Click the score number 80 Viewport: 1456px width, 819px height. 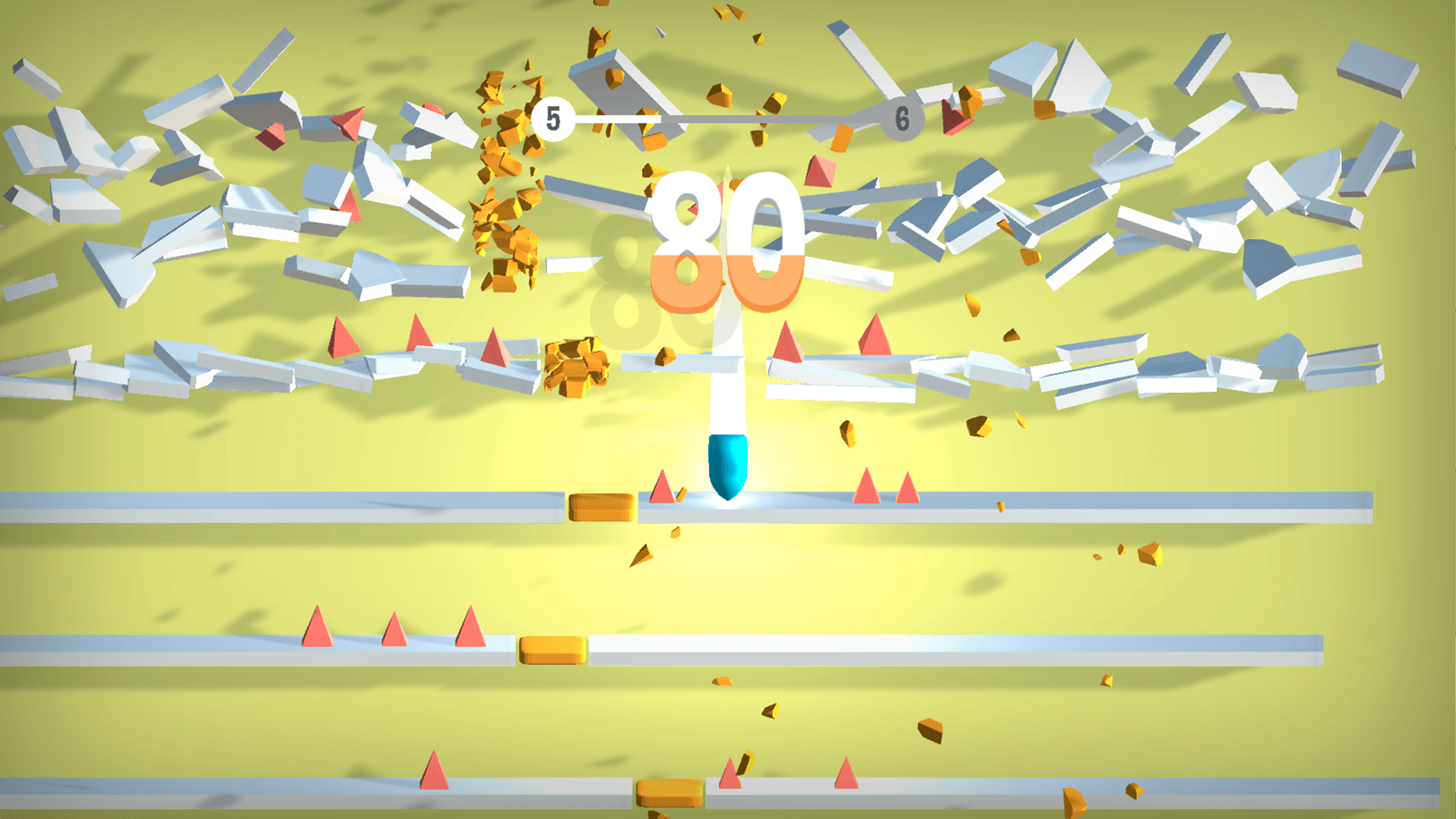pyautogui.click(x=728, y=243)
